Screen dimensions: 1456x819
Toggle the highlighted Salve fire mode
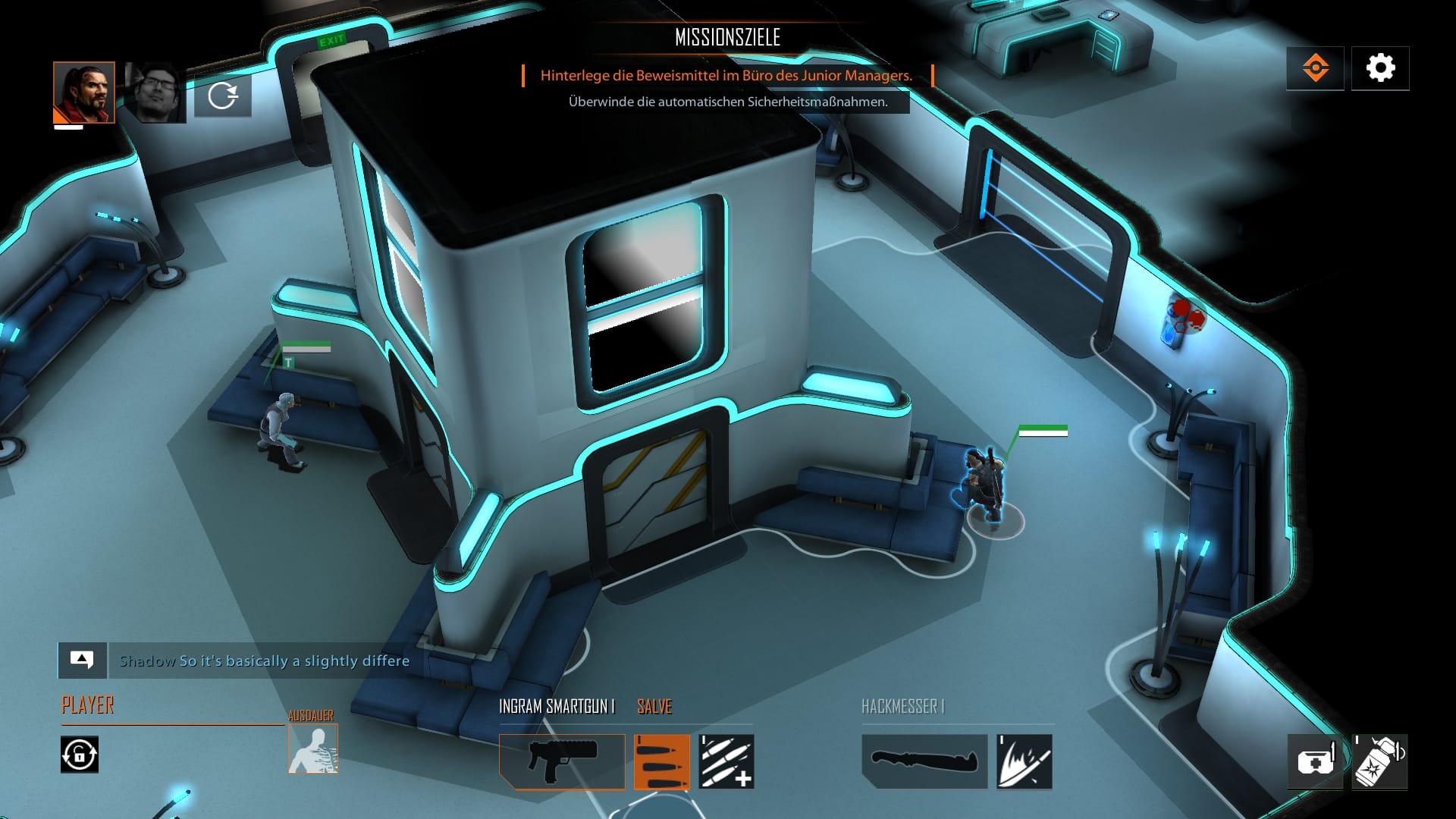661,762
